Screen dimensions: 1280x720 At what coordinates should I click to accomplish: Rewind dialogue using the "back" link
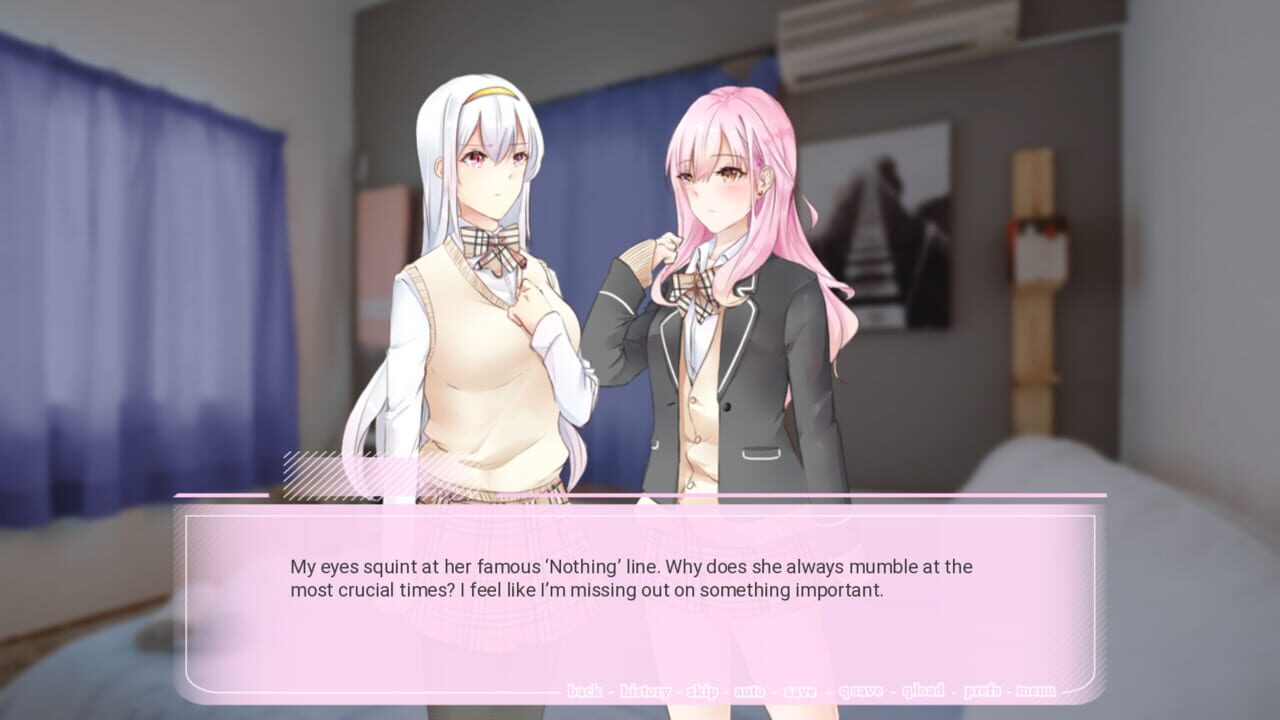pos(586,689)
